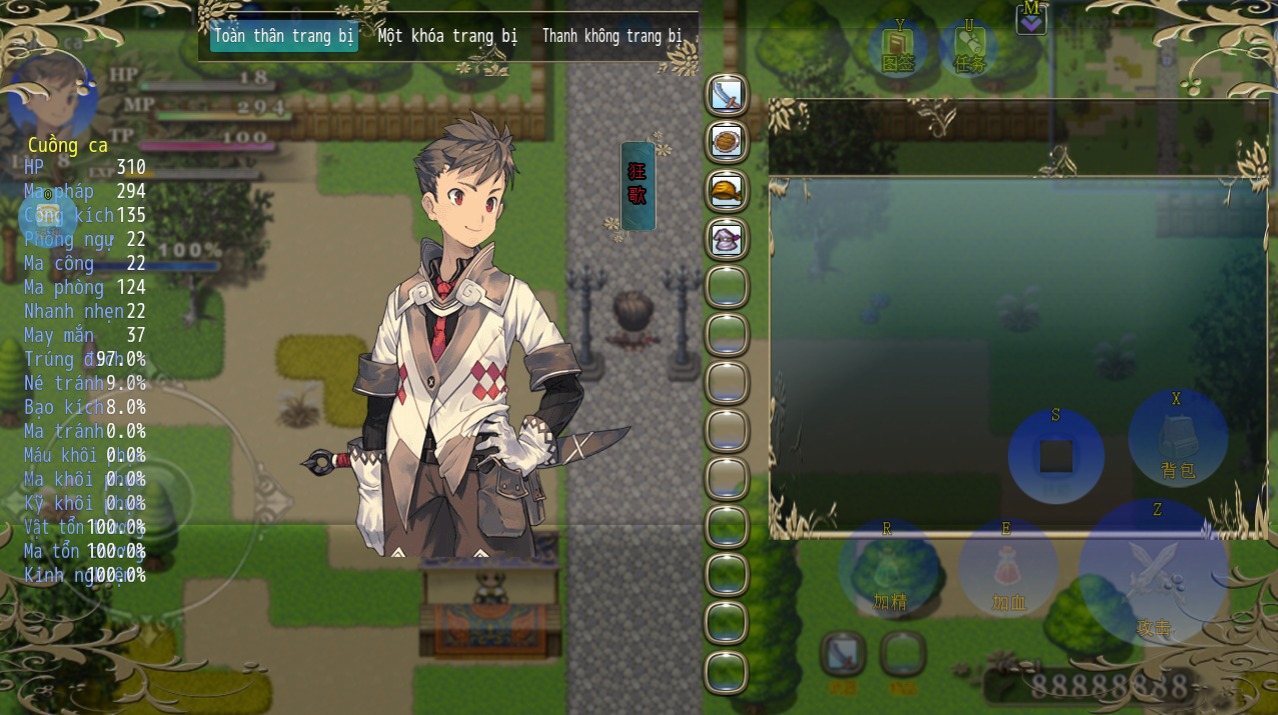Select the round wooden shield slot
The height and width of the screenshot is (715, 1278).
pyautogui.click(x=727, y=143)
